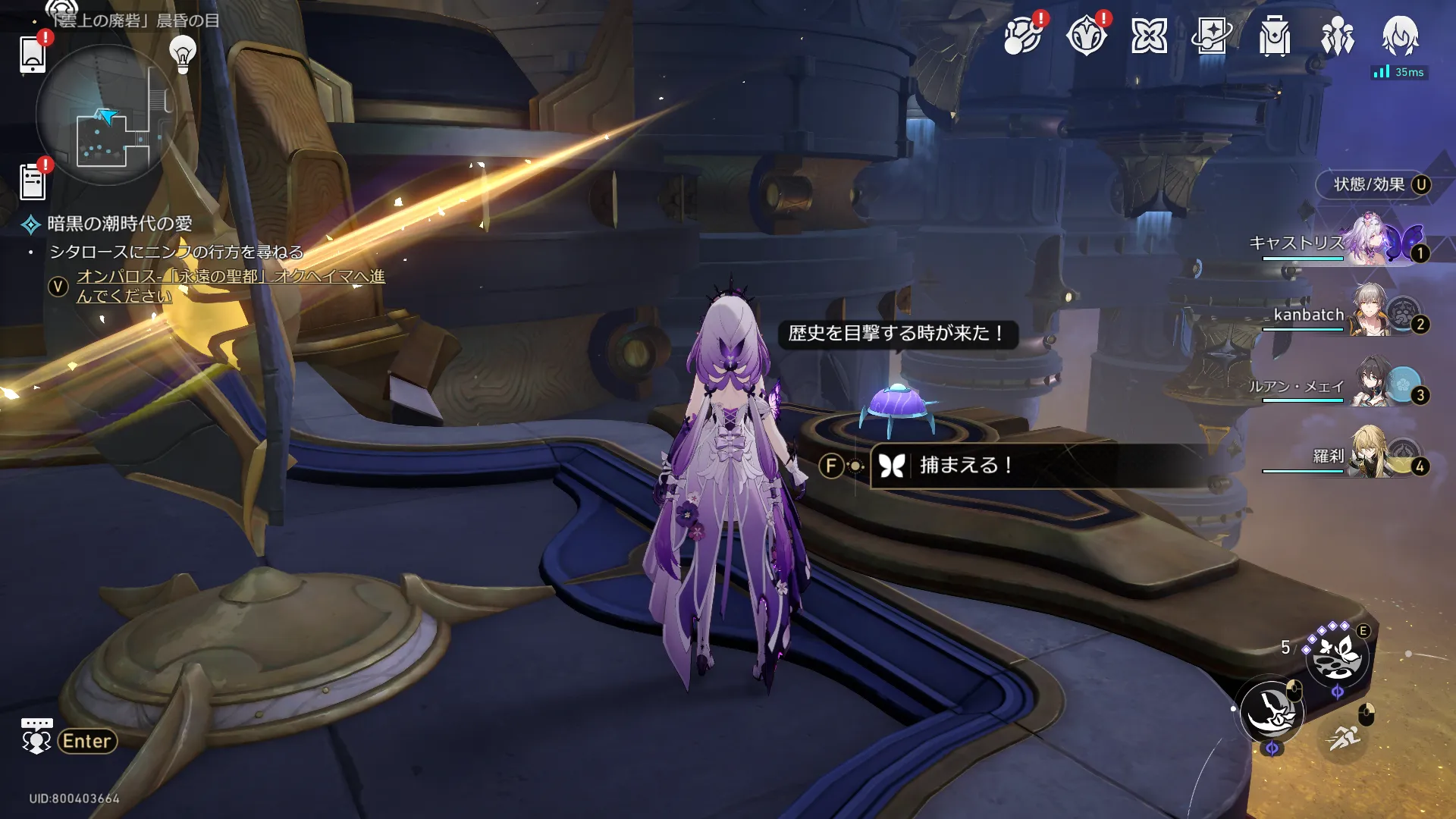Click the lightbulb hint icon
Viewport: 1456px width, 819px height.
coord(183,53)
